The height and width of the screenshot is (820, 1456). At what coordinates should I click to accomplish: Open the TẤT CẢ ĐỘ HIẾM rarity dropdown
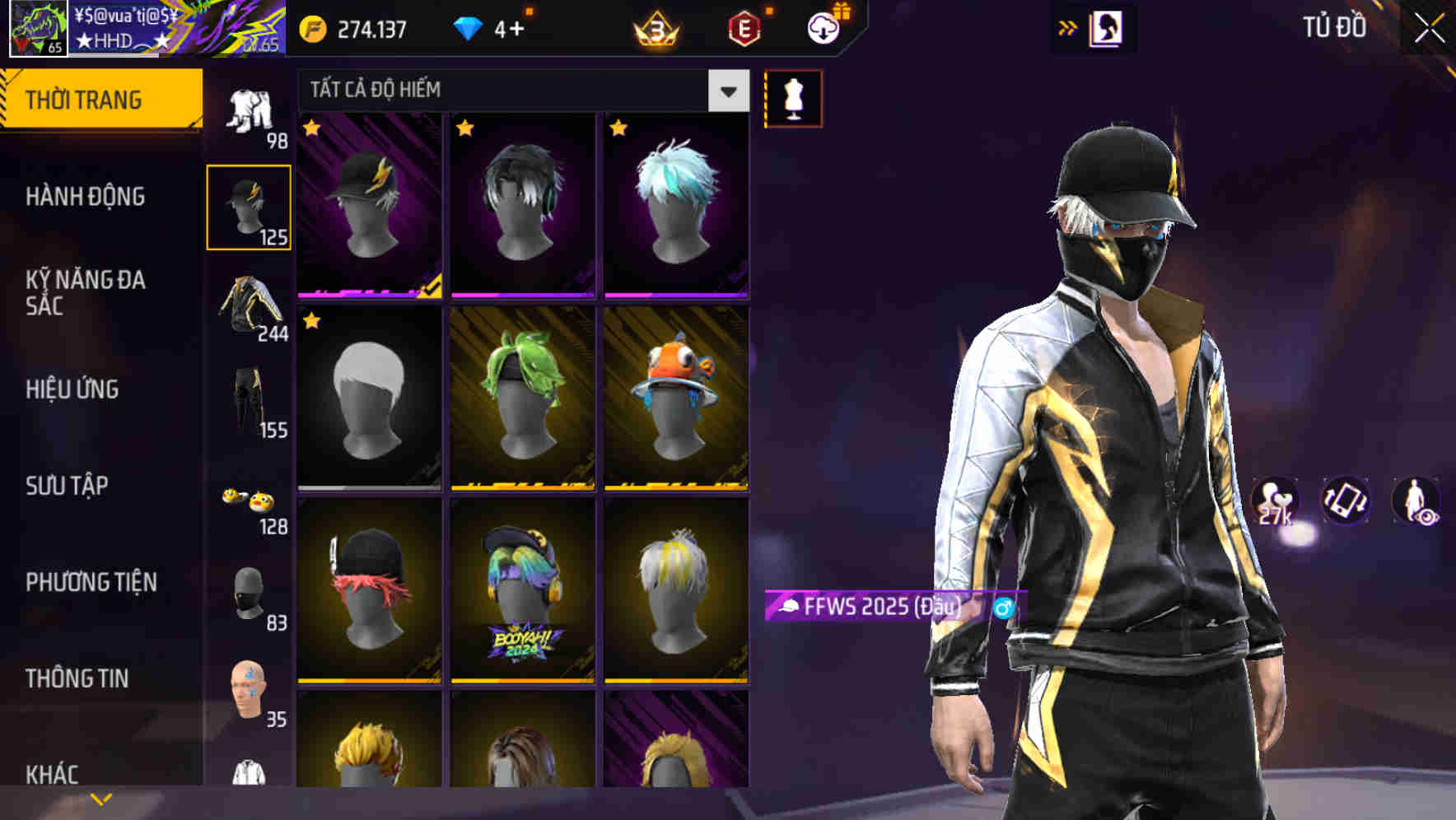[x=519, y=91]
